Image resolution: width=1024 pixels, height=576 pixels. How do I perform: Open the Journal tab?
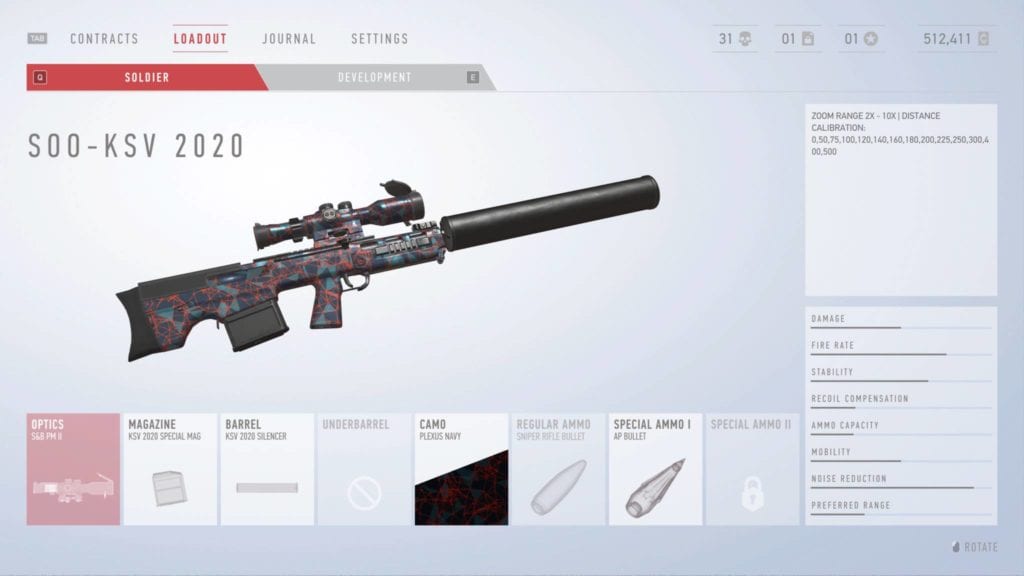pos(289,39)
